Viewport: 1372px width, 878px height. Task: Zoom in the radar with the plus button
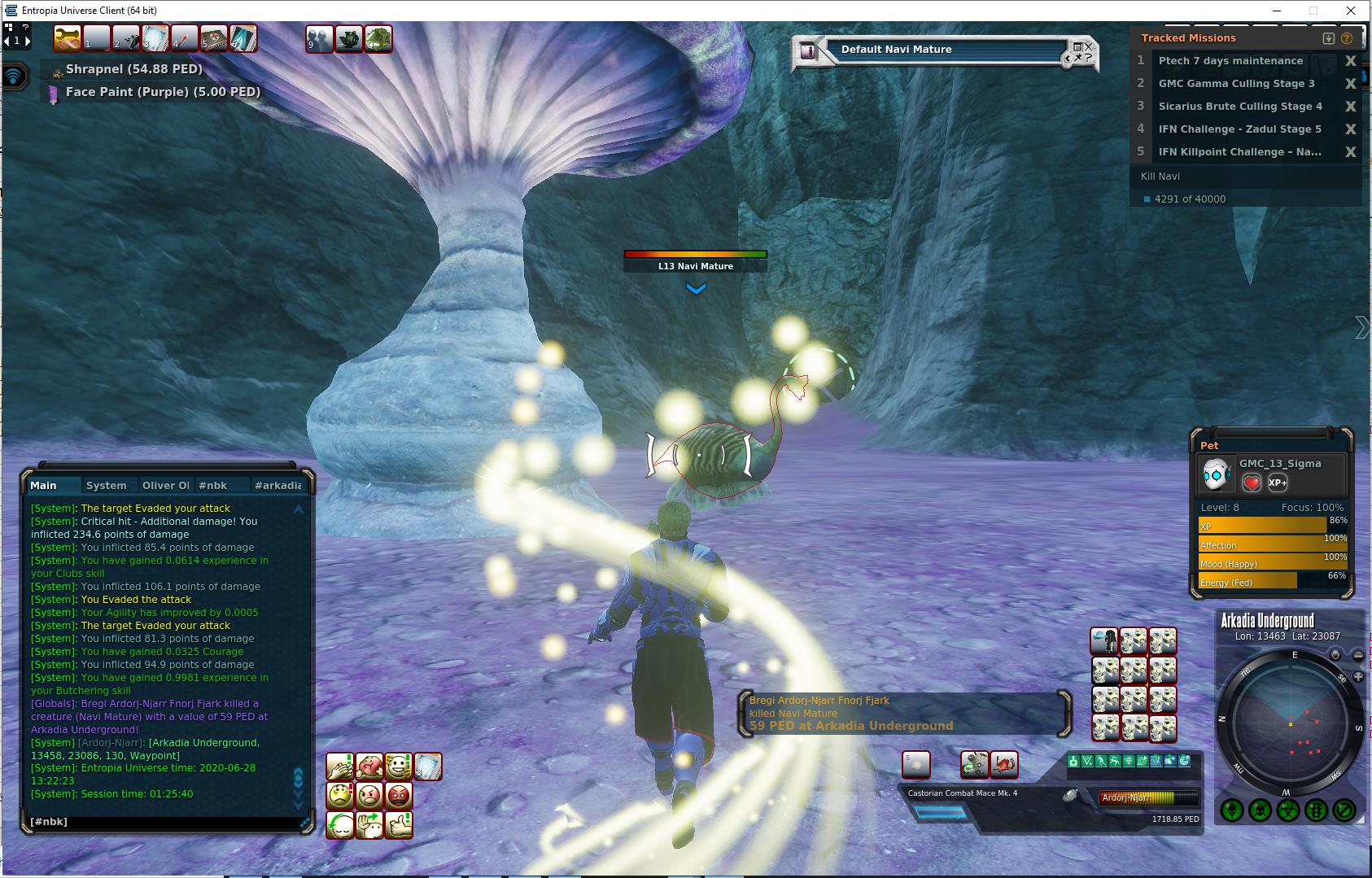point(1358,677)
